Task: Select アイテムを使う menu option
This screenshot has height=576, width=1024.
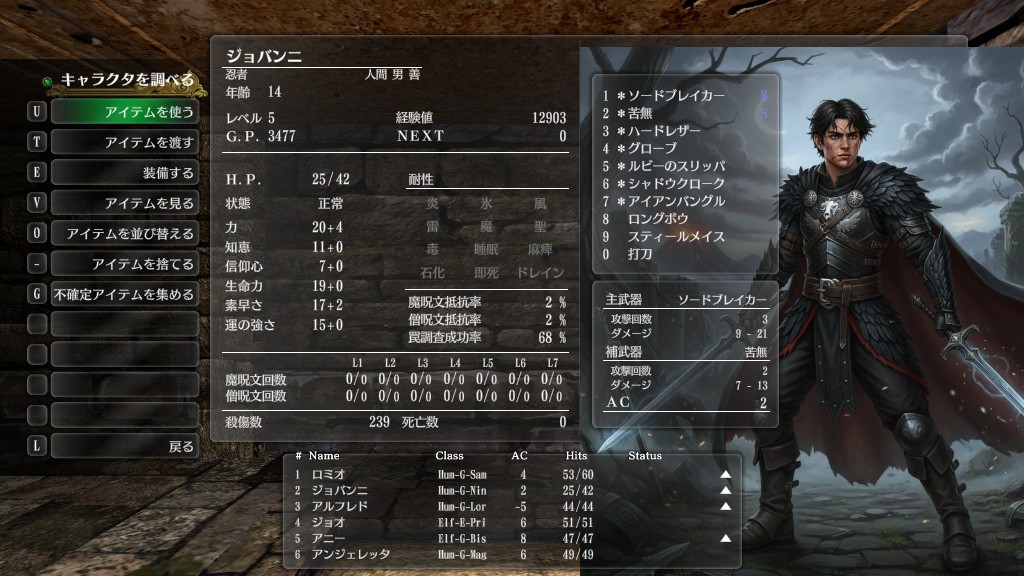Action: pyautogui.click(x=124, y=111)
